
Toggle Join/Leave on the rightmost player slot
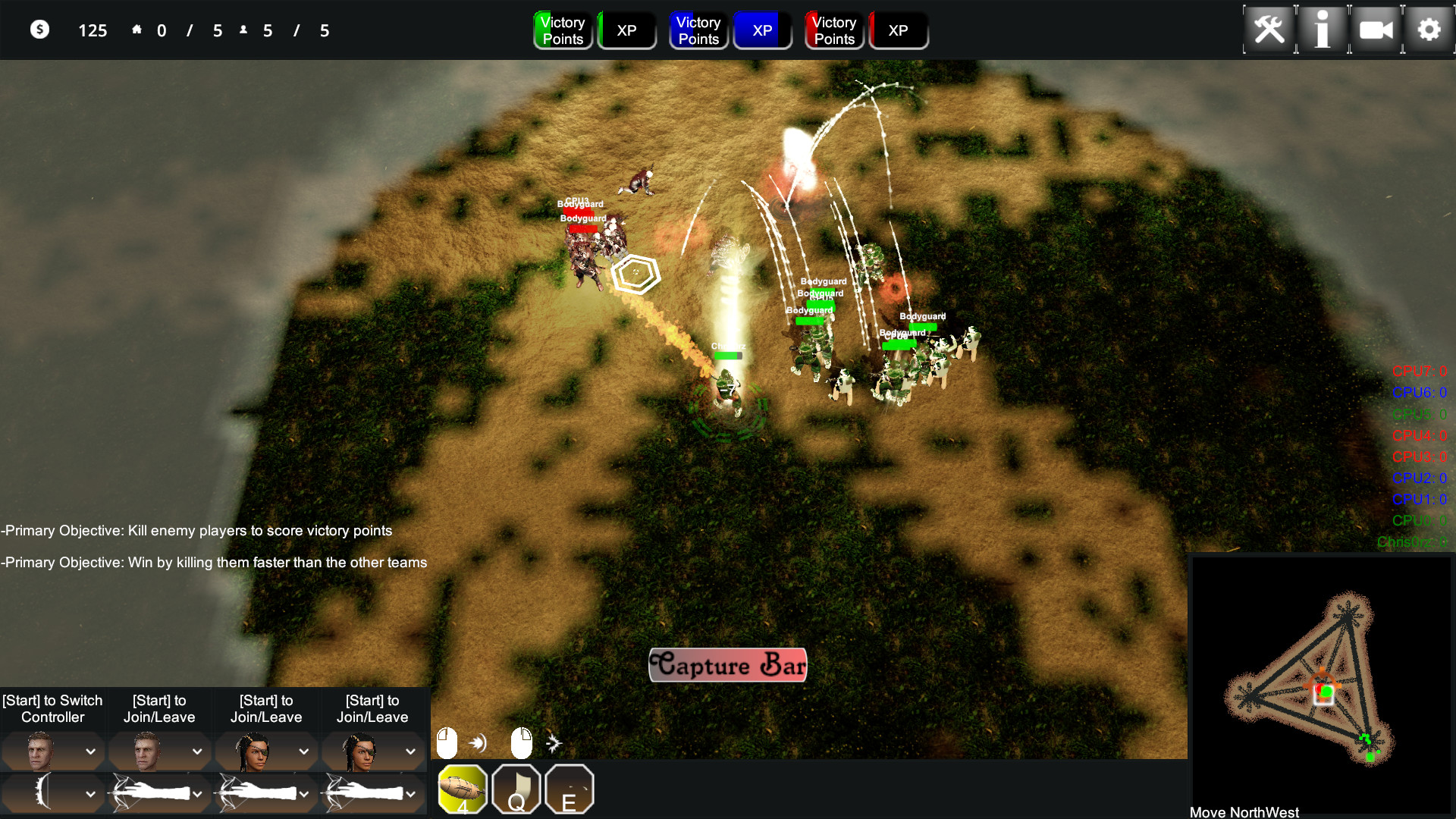click(x=372, y=708)
